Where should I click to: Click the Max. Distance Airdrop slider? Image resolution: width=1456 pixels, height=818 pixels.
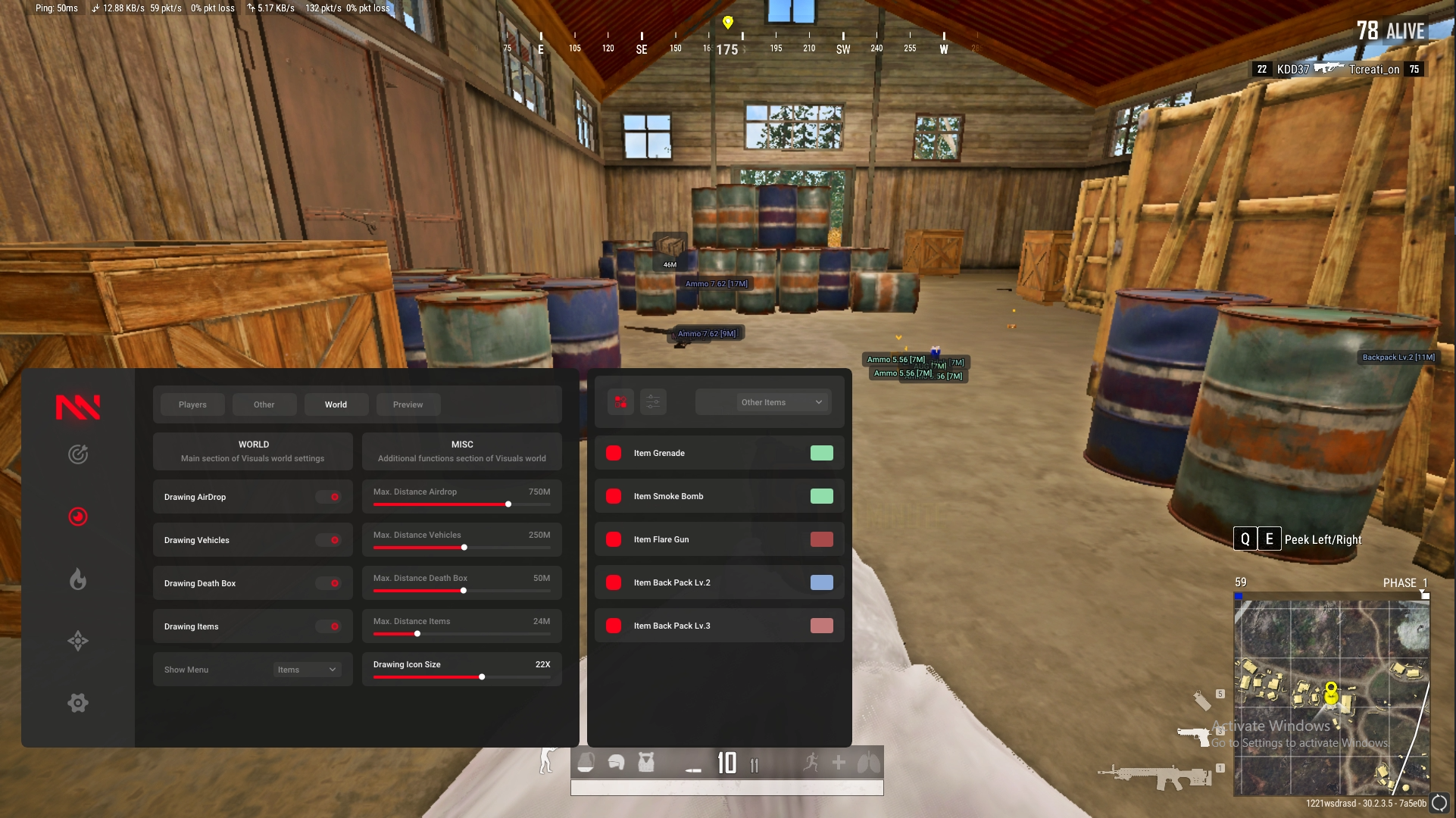pos(508,504)
